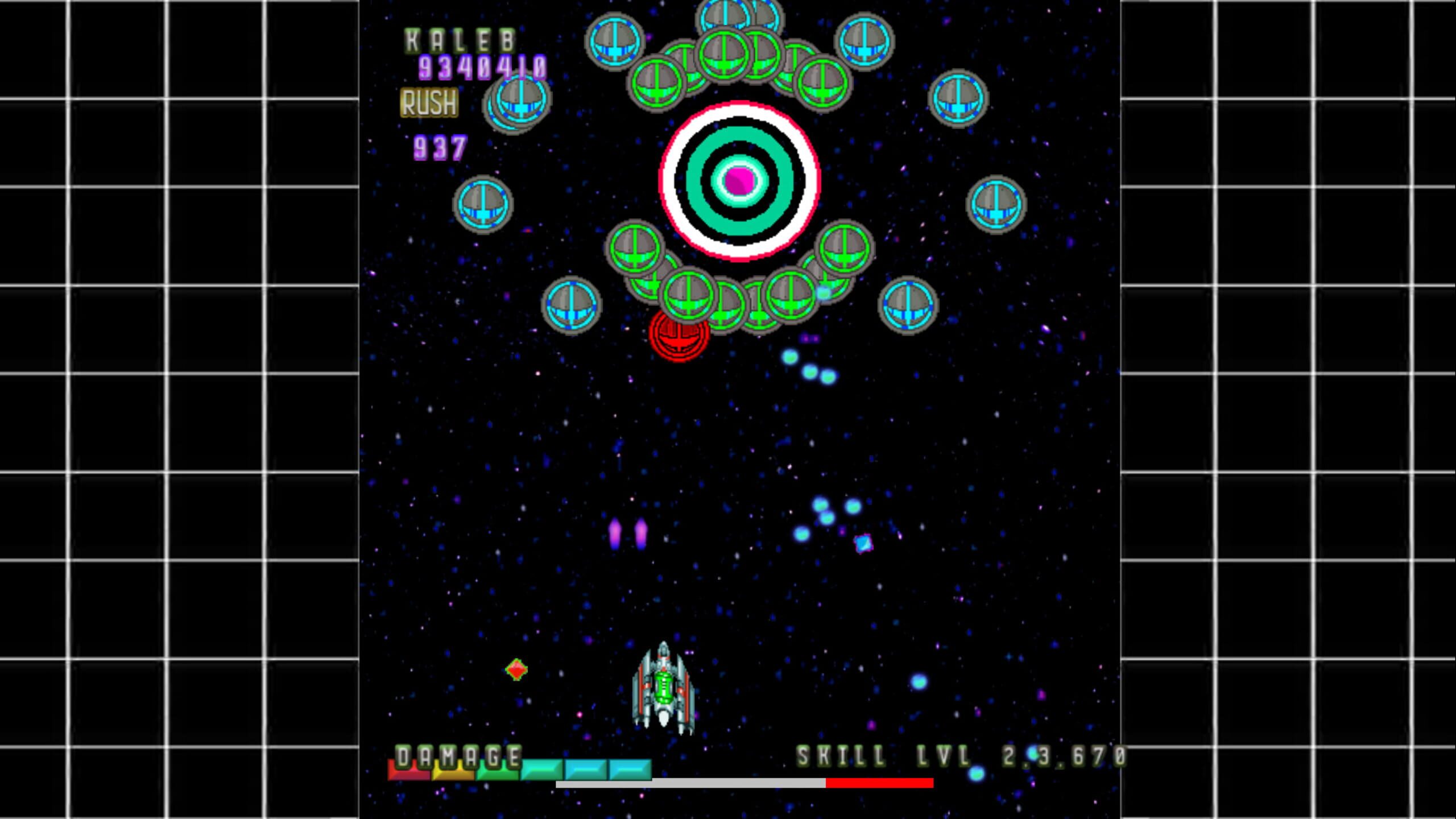Click the score 9340410
The width and height of the screenshot is (1456, 819).
482,68
